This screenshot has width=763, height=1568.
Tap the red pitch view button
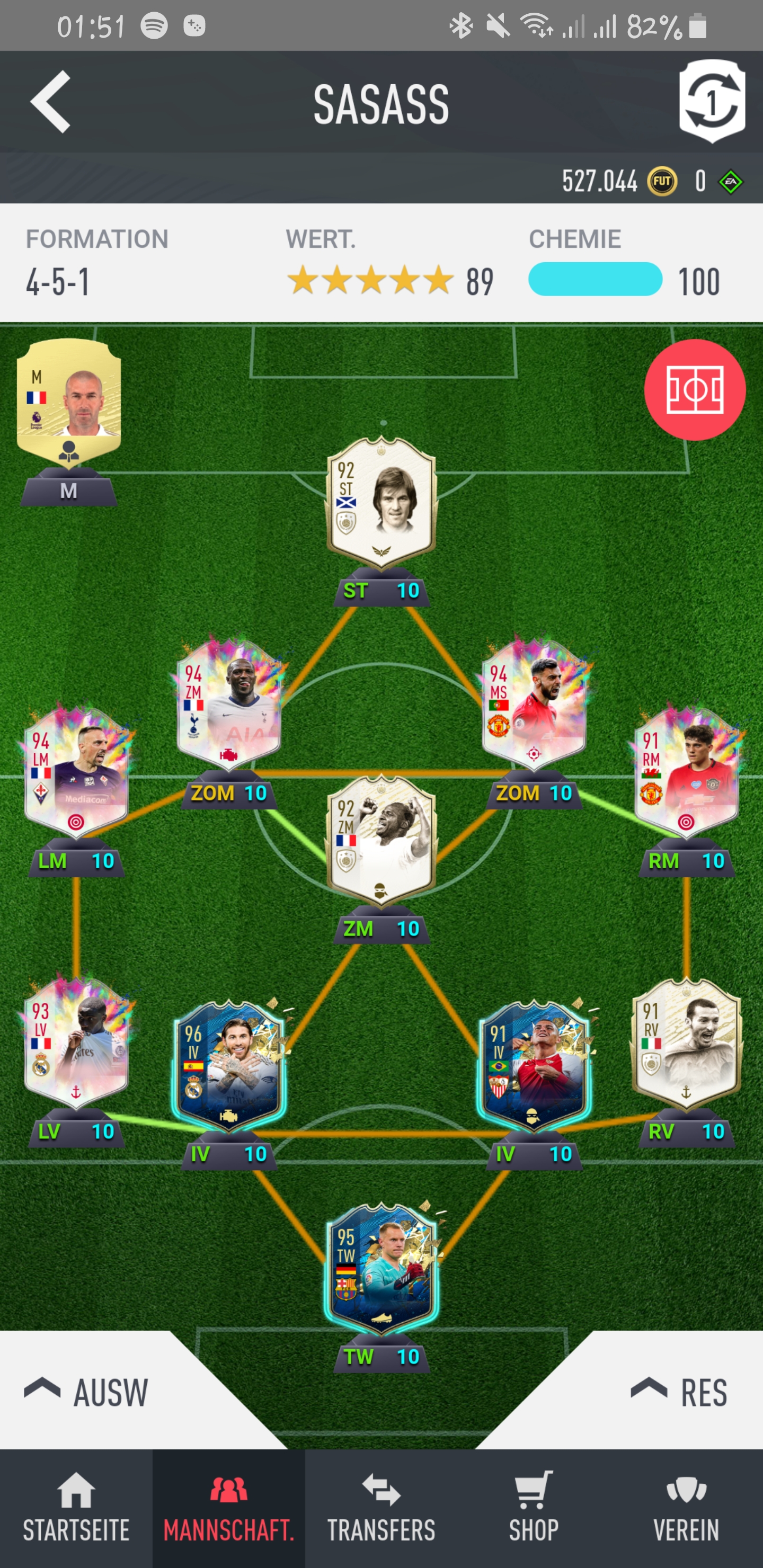point(694,389)
